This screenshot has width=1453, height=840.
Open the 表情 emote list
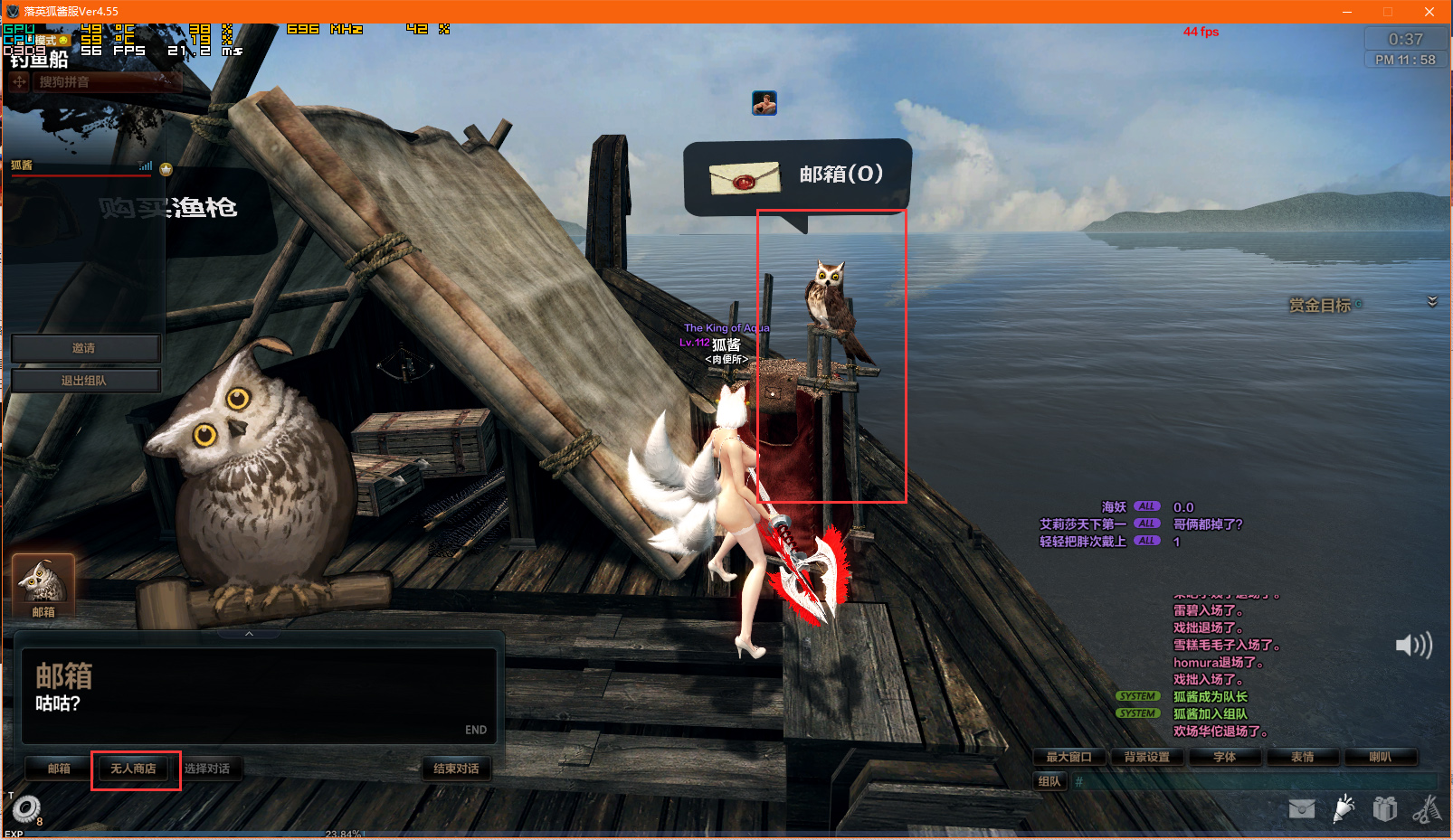[x=1302, y=757]
